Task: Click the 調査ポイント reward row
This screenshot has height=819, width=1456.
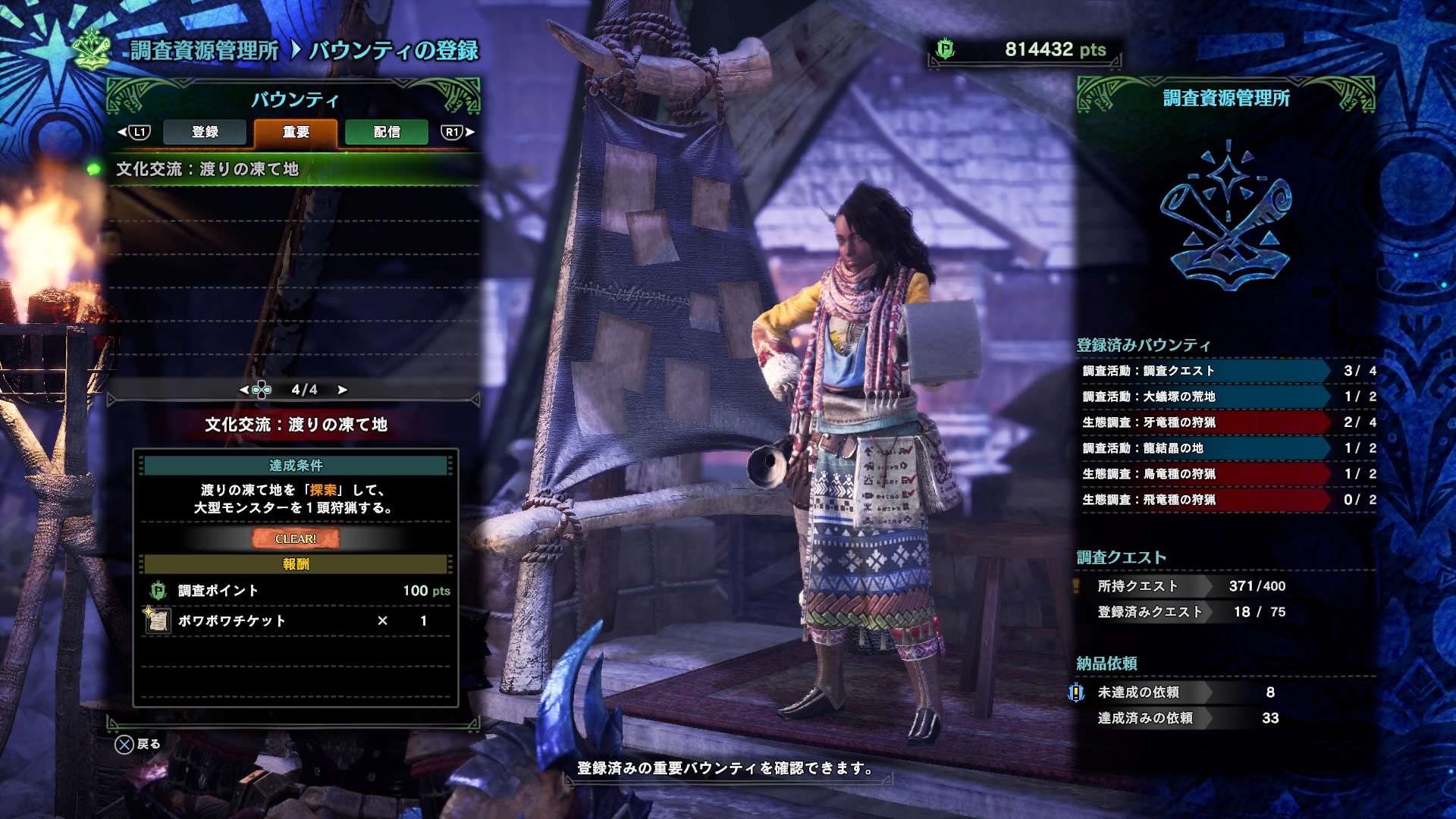Action: [x=296, y=591]
